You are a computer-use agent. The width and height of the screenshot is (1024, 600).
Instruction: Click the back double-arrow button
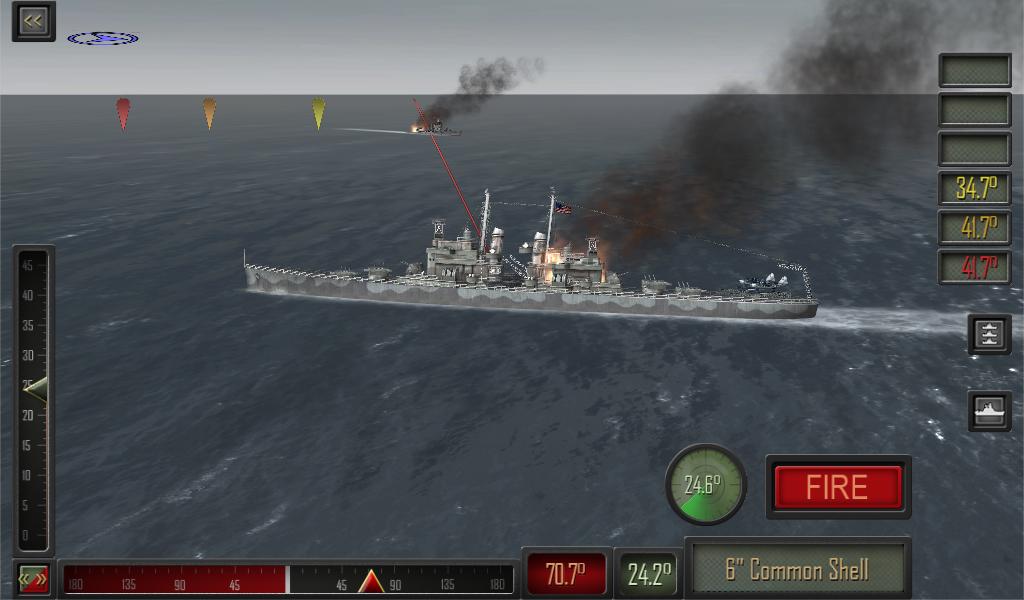(34, 21)
